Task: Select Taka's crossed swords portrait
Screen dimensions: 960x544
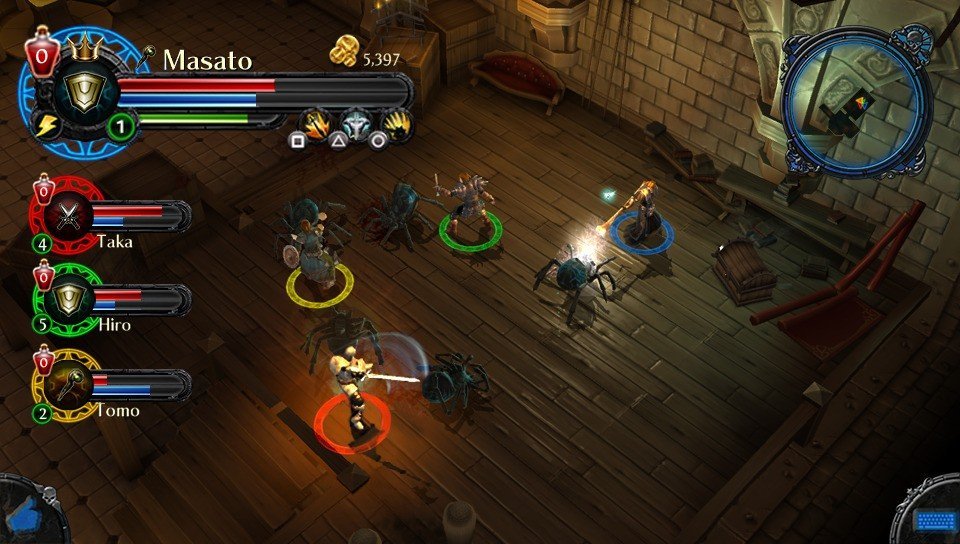Action: click(69, 215)
